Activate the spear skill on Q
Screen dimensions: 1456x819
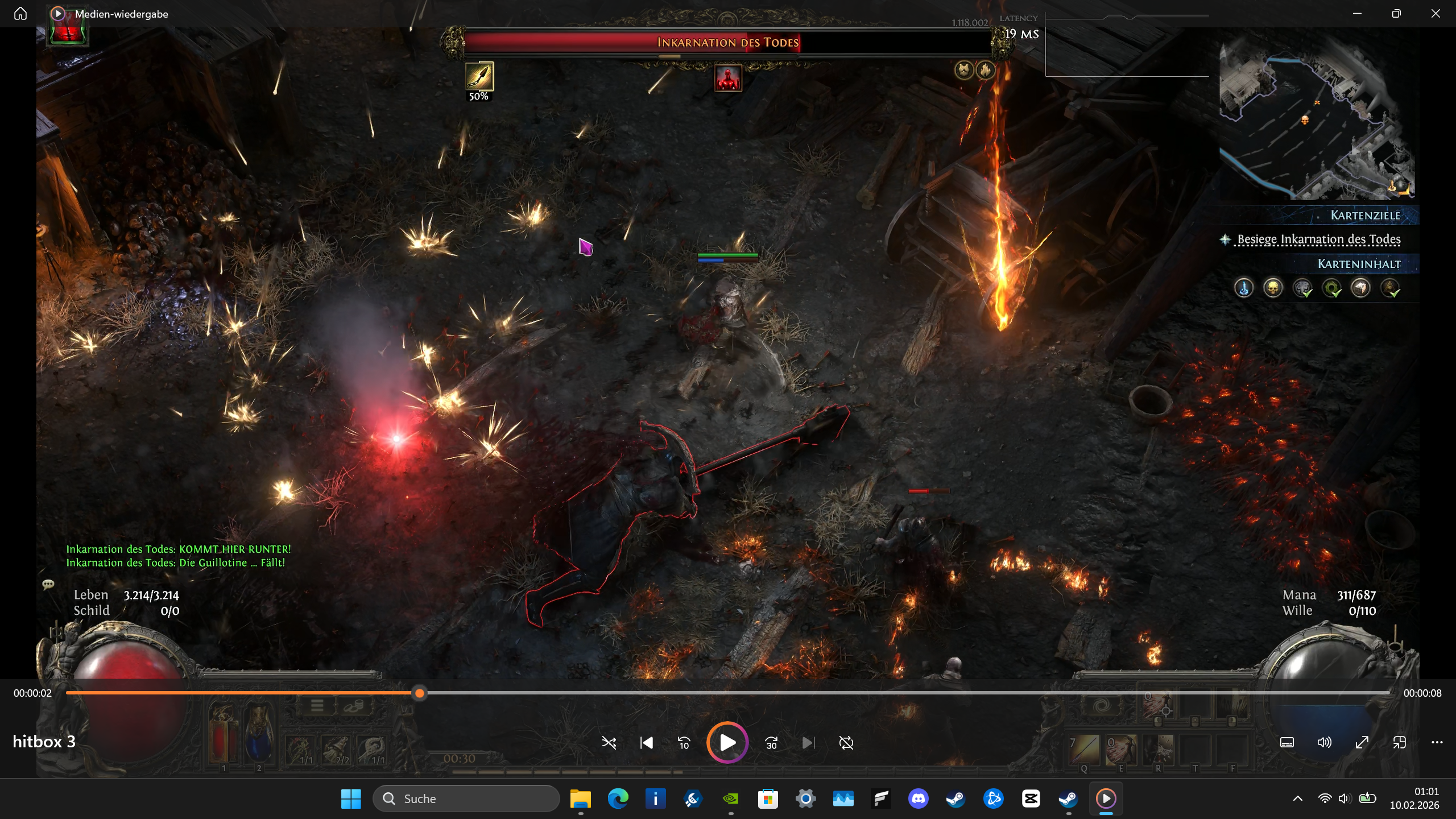(x=1084, y=750)
